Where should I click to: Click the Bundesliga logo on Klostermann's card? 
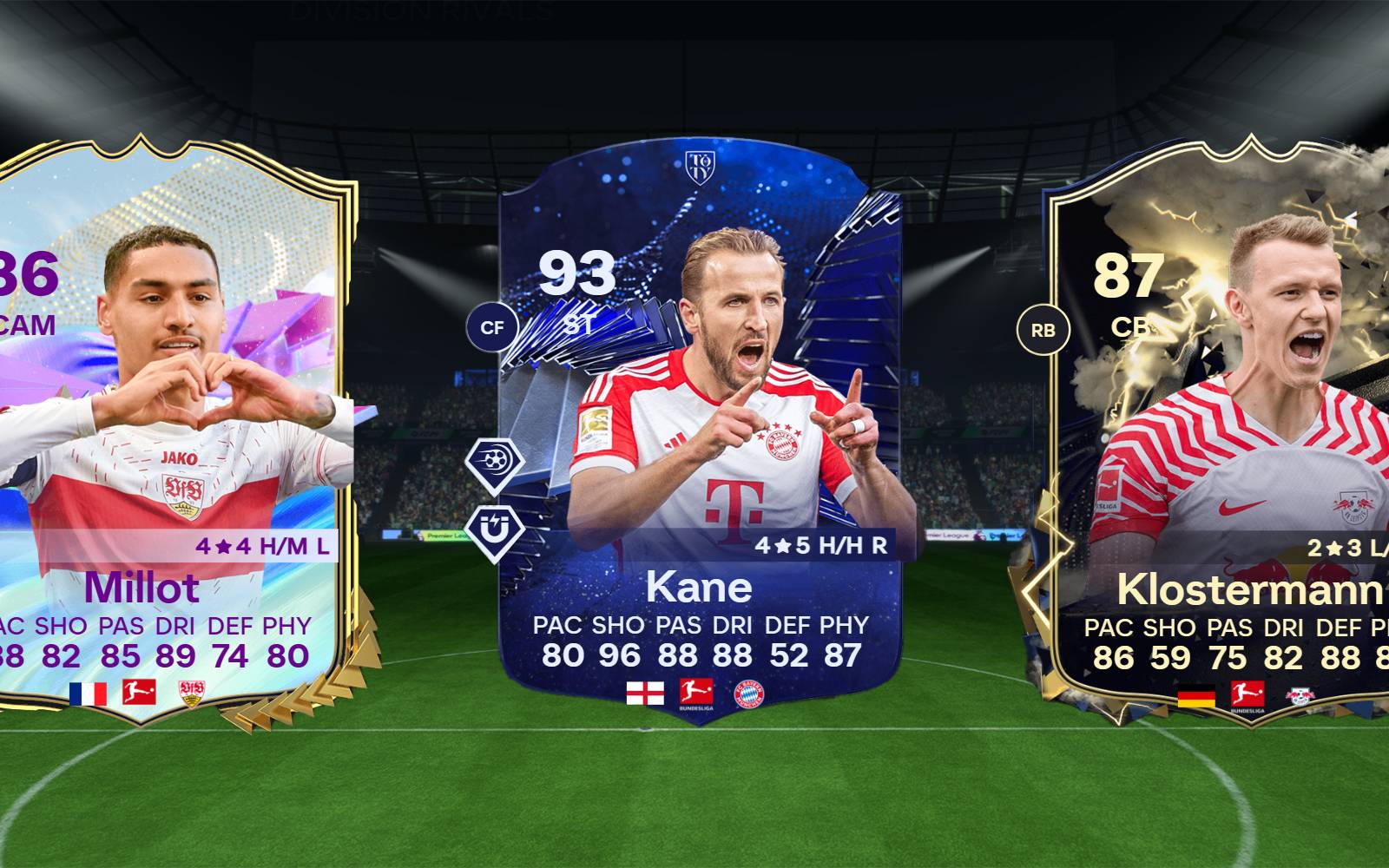tap(1247, 694)
